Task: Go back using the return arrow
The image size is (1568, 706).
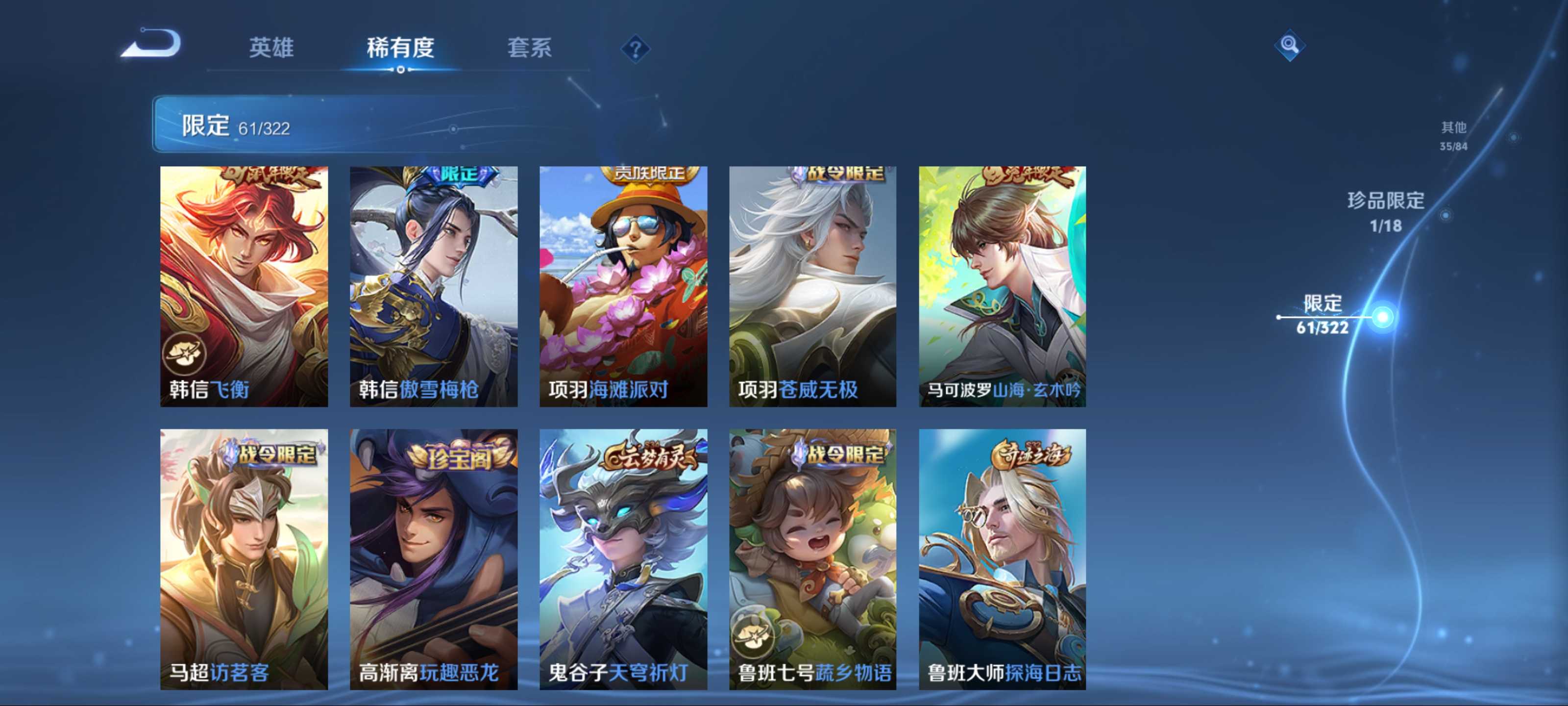Action: [151, 45]
